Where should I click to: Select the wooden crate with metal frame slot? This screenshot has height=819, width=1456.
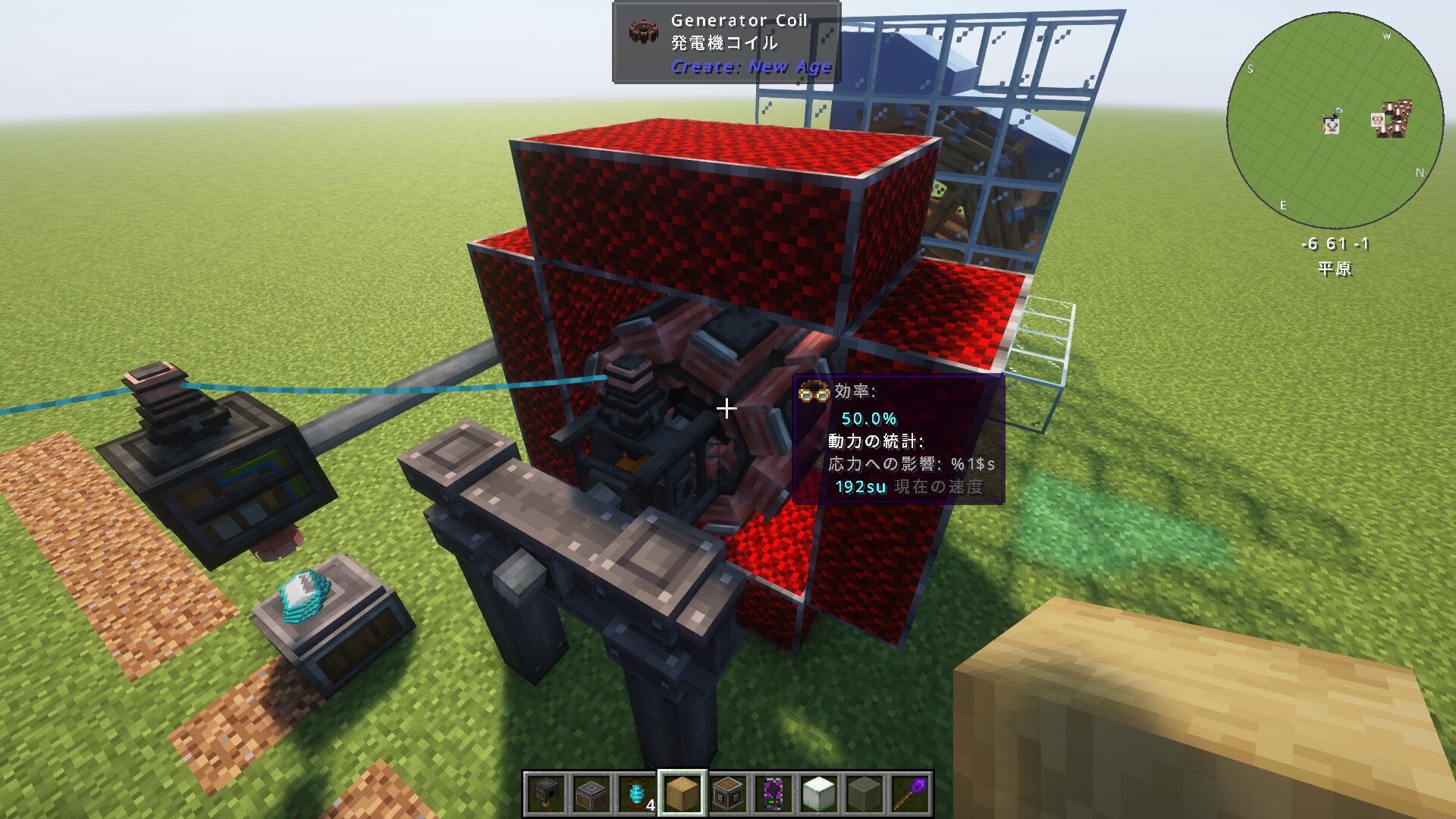point(728,794)
